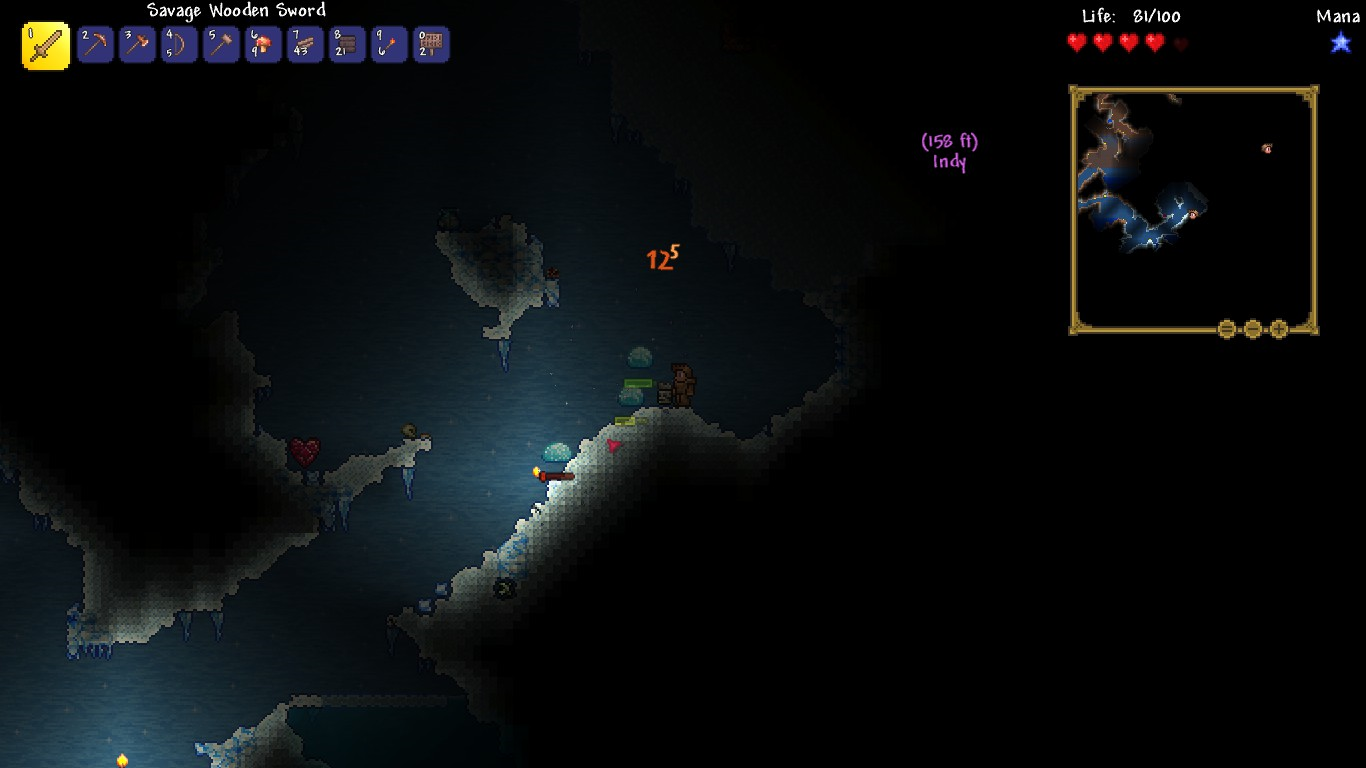This screenshot has height=768, width=1366.
Task: Equip the wooden bow from the hotbar
Action: [179, 45]
